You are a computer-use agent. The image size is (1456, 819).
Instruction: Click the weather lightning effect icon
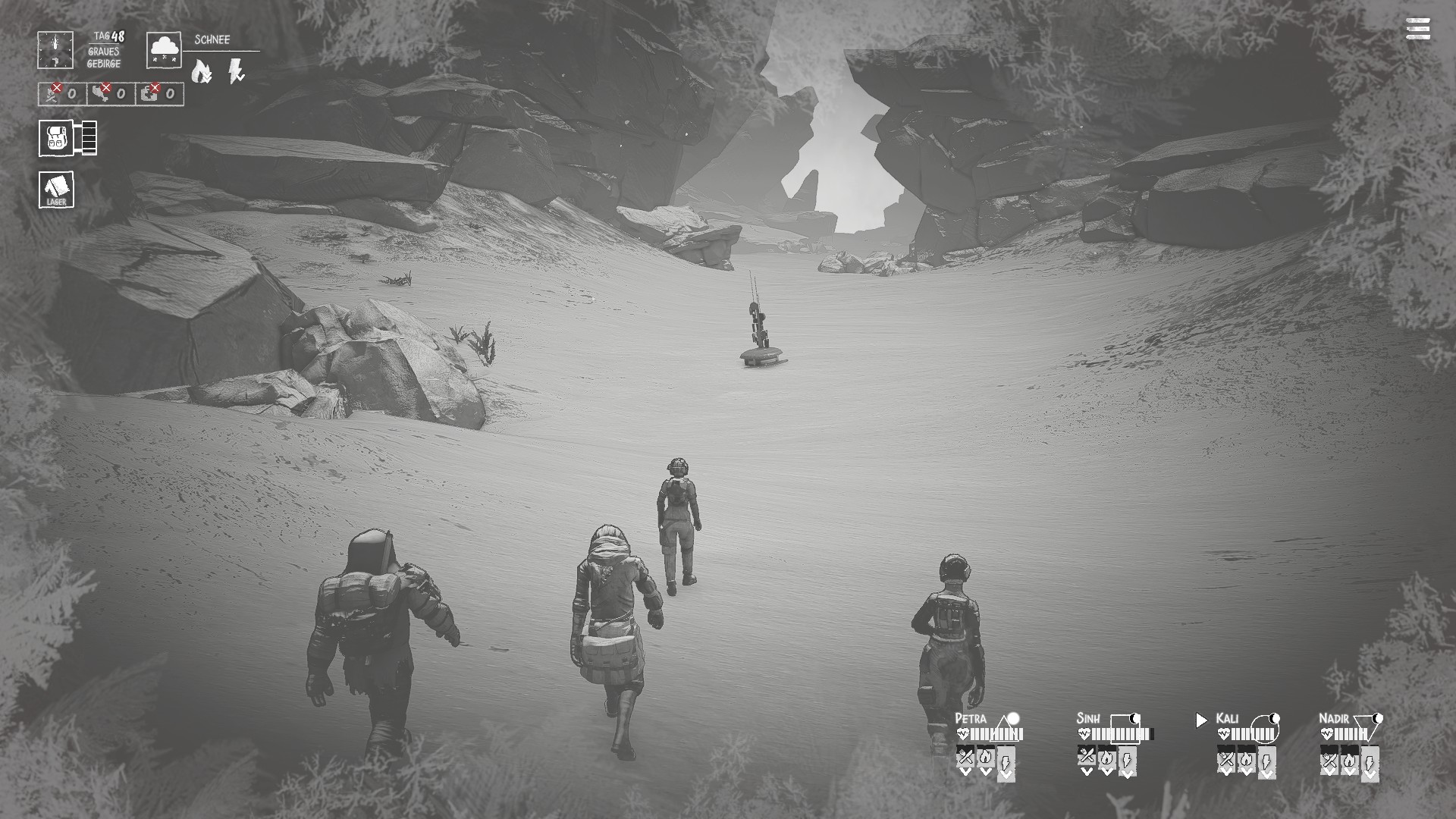coord(236,72)
